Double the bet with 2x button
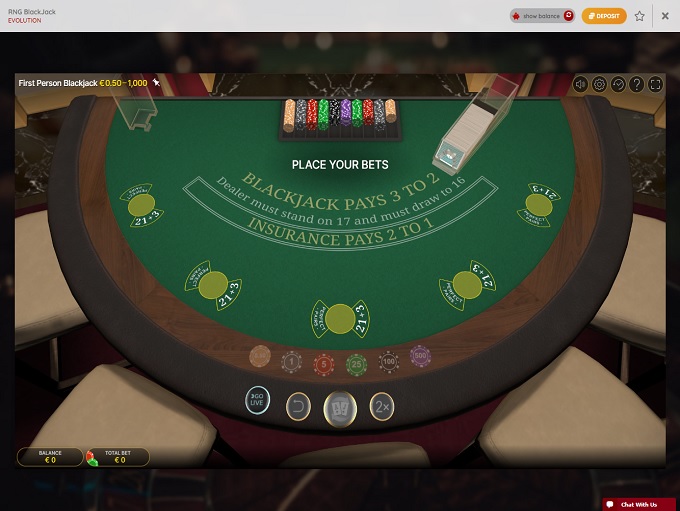The image size is (680, 511). click(381, 406)
